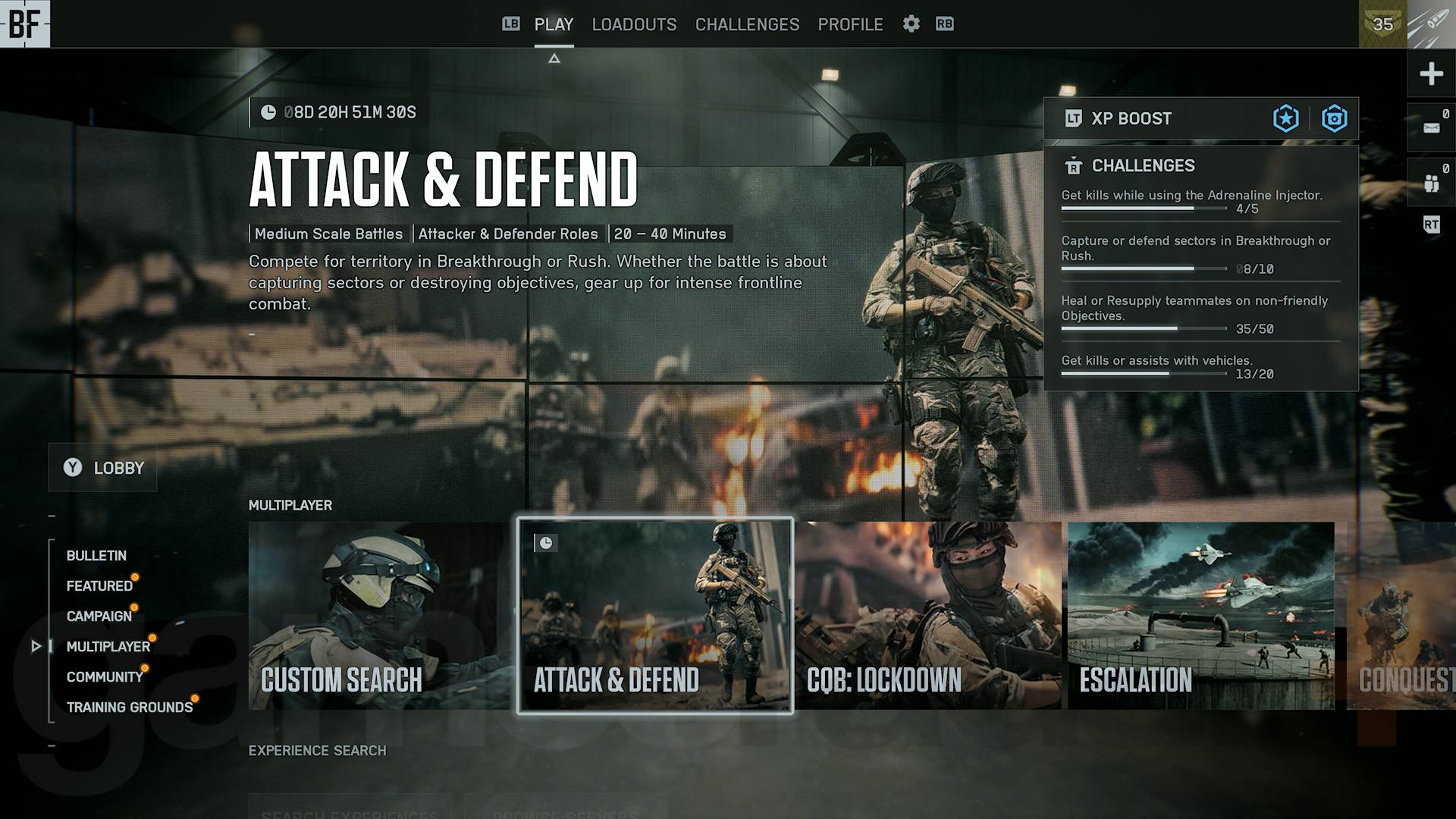The height and width of the screenshot is (819, 1456).
Task: Open the COMMUNITY section
Action: click(105, 676)
